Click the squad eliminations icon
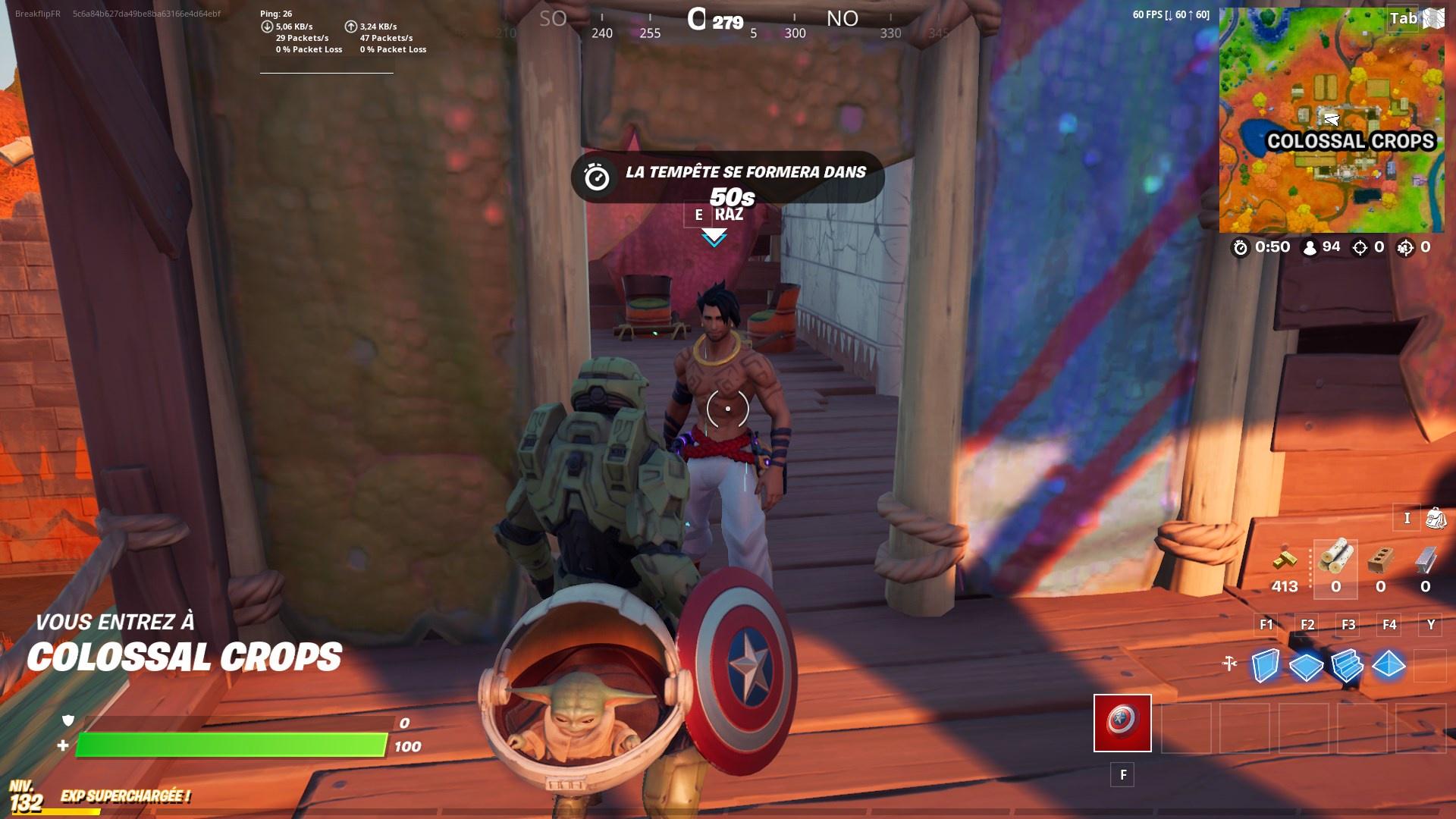This screenshot has height=819, width=1456. pyautogui.click(x=1407, y=246)
